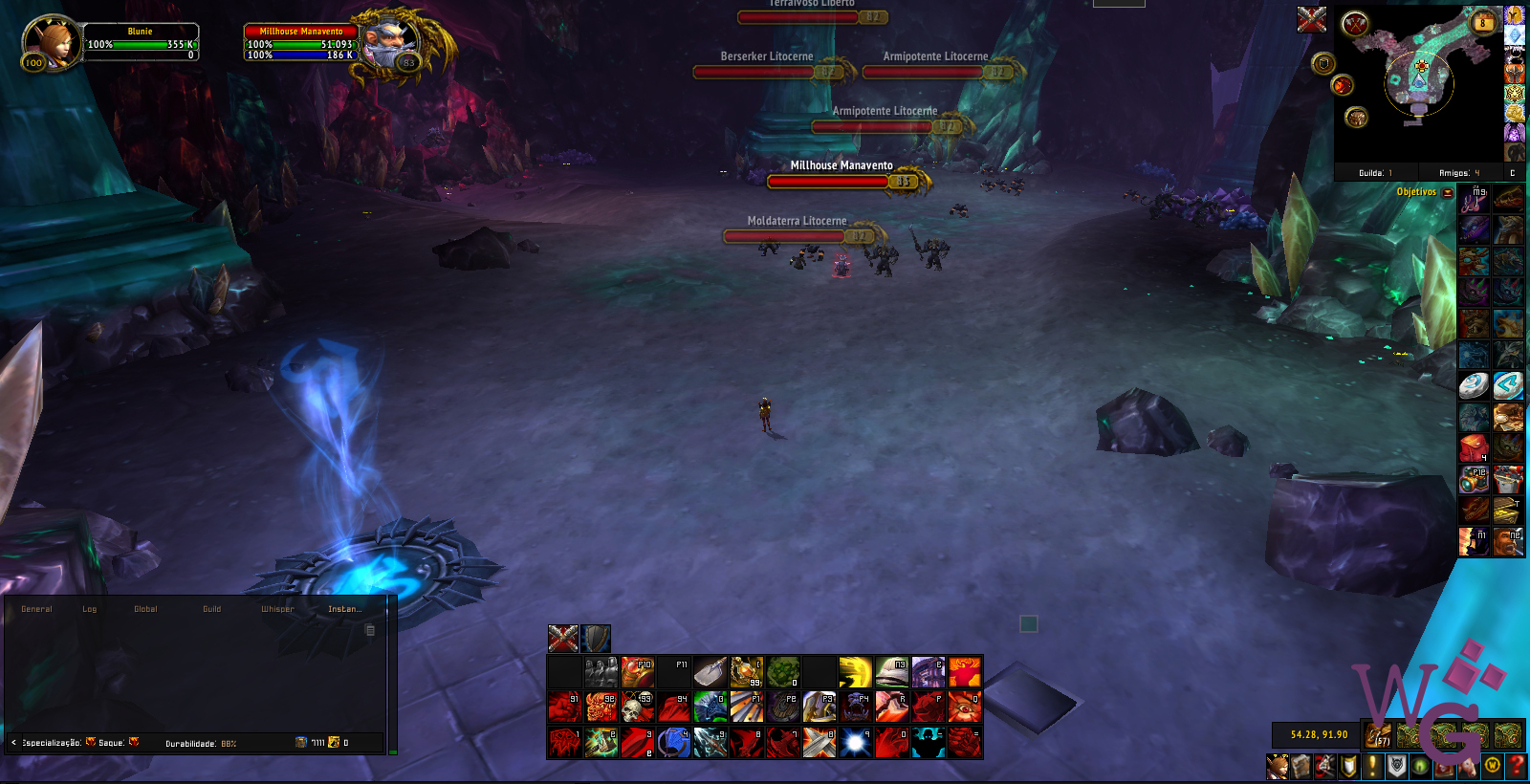Use the shovel item on the action bar
Viewport: 1530px width, 784px height.
[x=710, y=672]
